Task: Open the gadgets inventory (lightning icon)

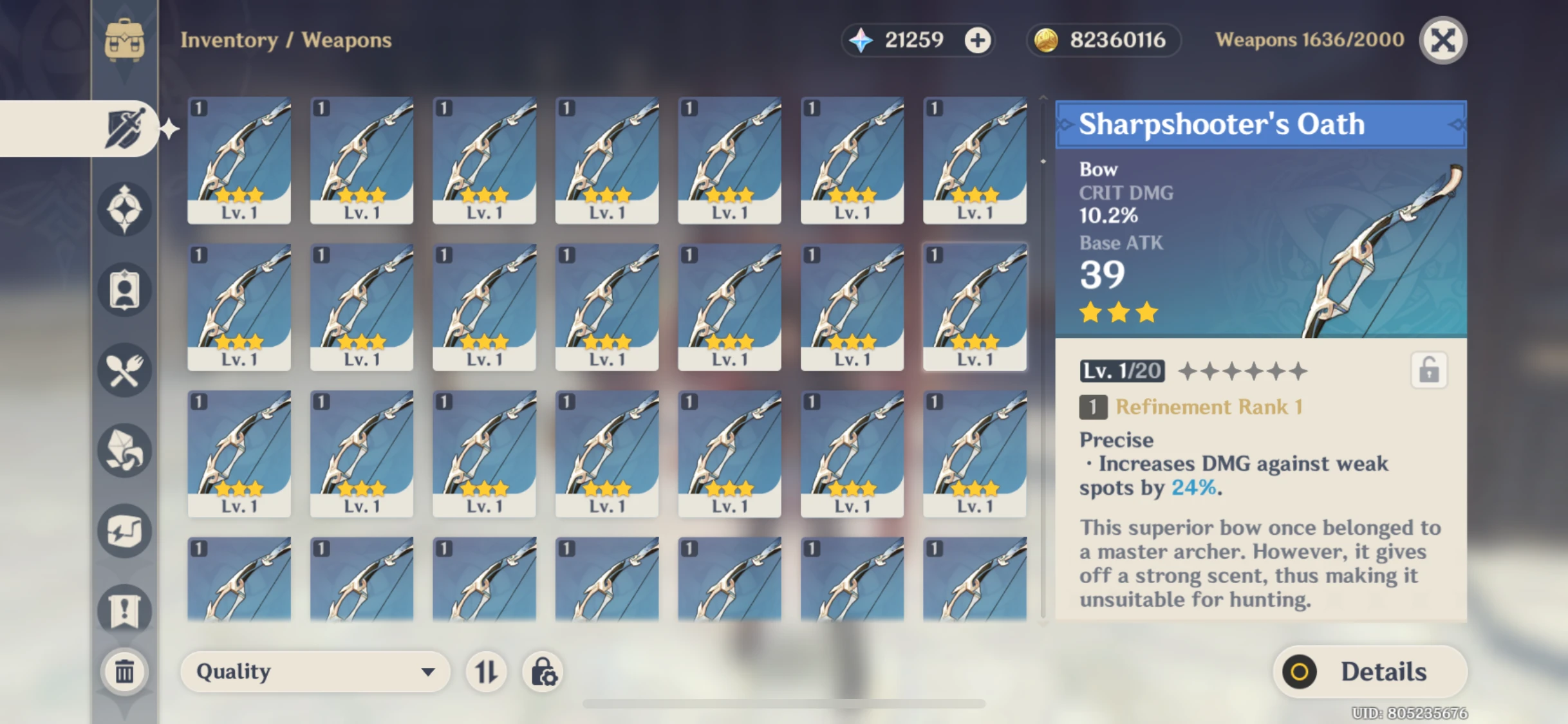Action: pos(126,530)
